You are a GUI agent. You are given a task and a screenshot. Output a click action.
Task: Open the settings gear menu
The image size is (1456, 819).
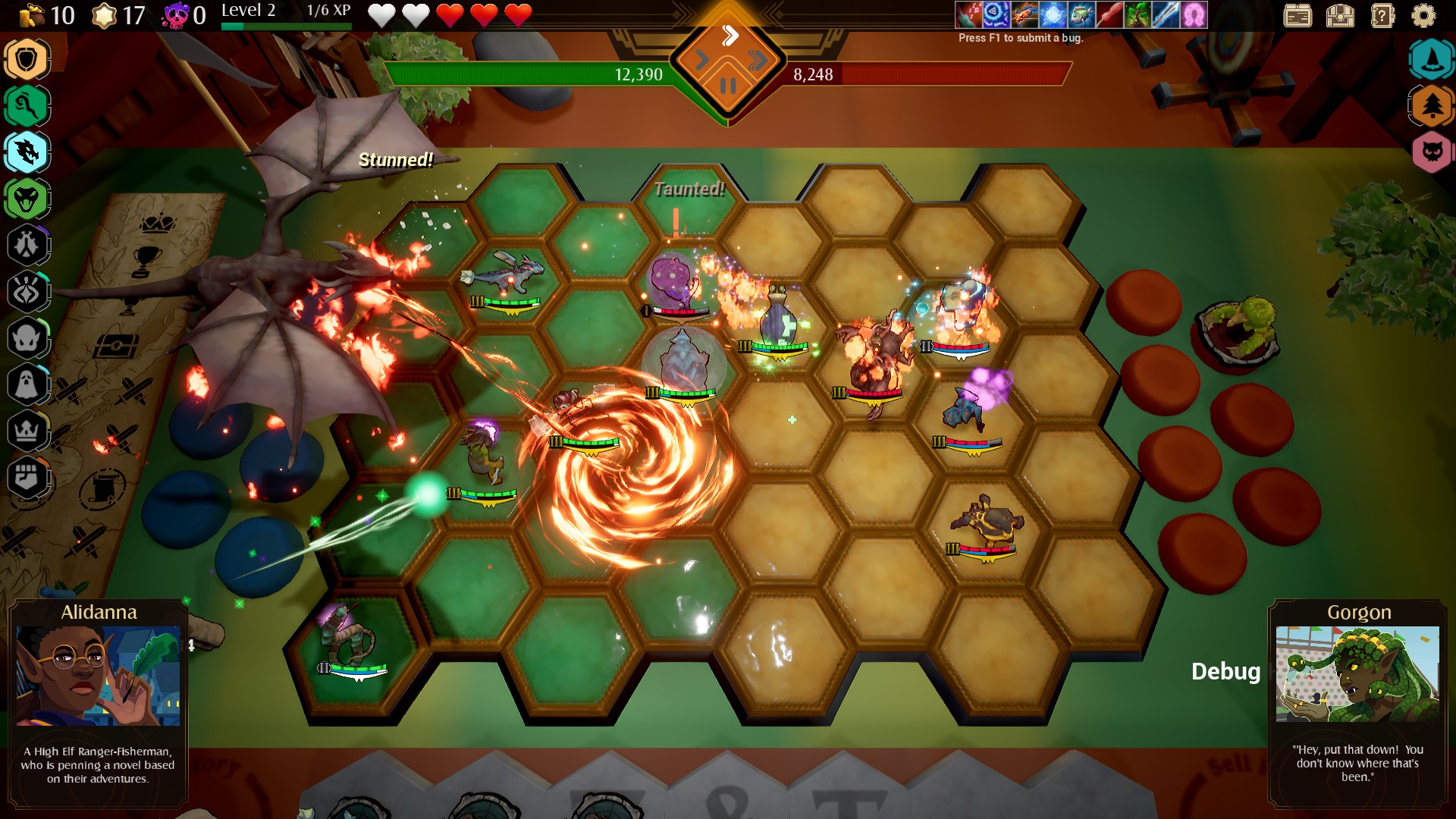click(1424, 14)
